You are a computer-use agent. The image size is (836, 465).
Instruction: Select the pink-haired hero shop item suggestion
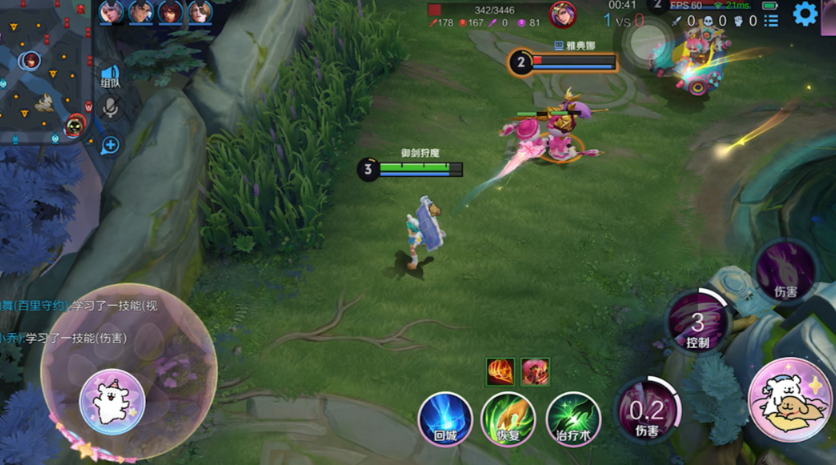(534, 372)
